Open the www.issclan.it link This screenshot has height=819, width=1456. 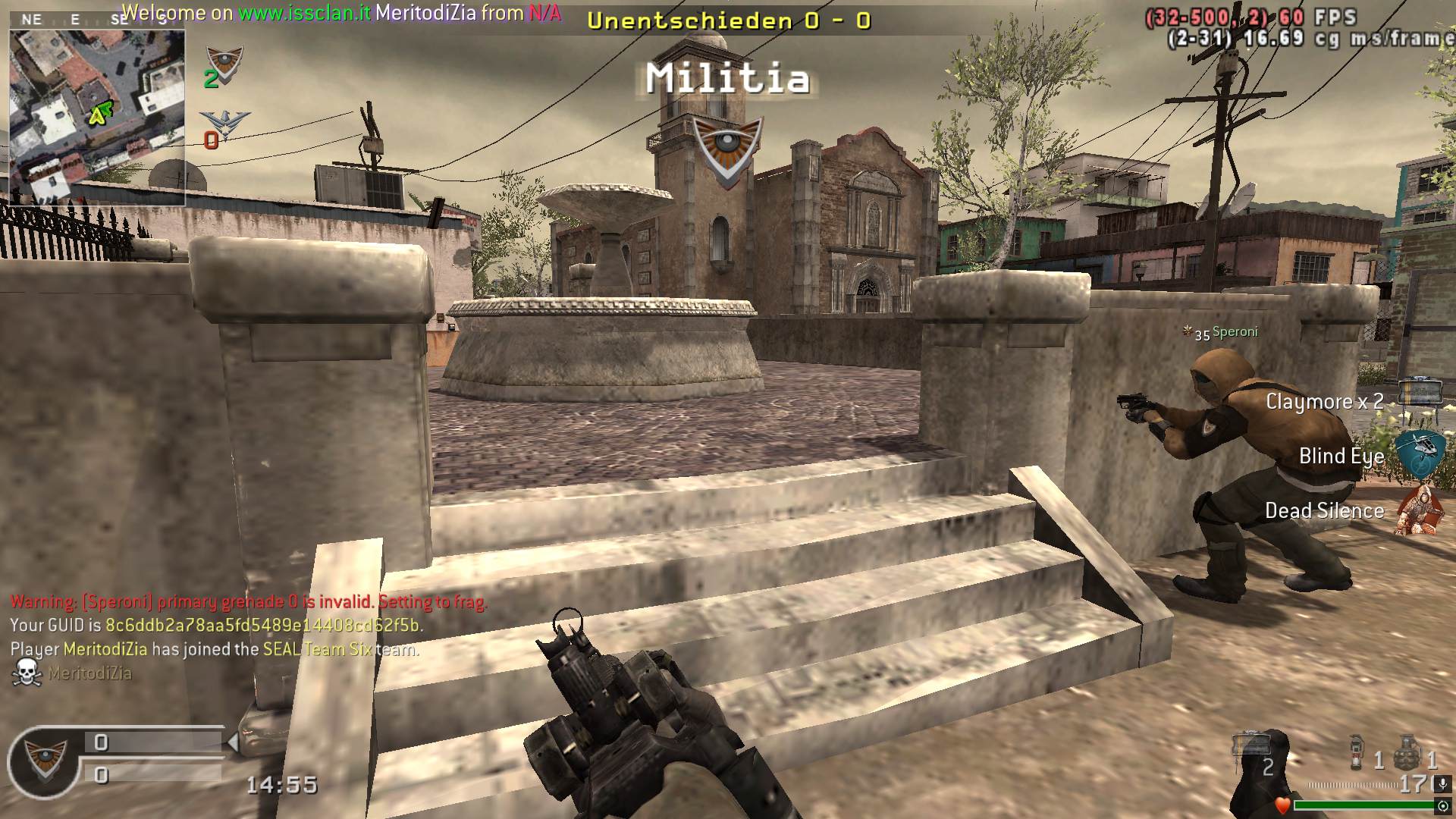305,13
